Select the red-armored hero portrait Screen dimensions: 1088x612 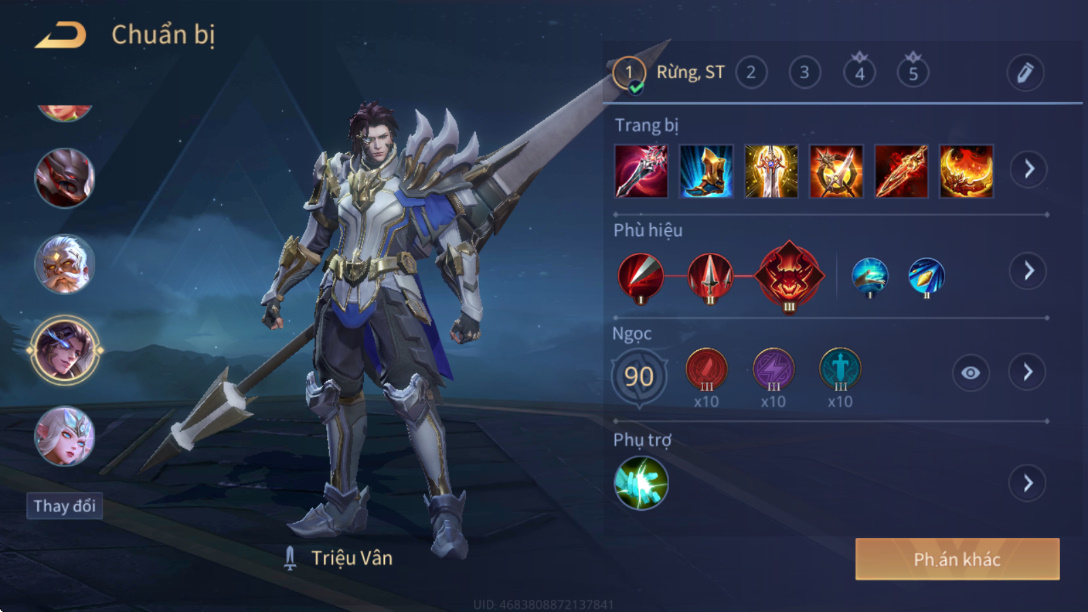click(x=64, y=178)
